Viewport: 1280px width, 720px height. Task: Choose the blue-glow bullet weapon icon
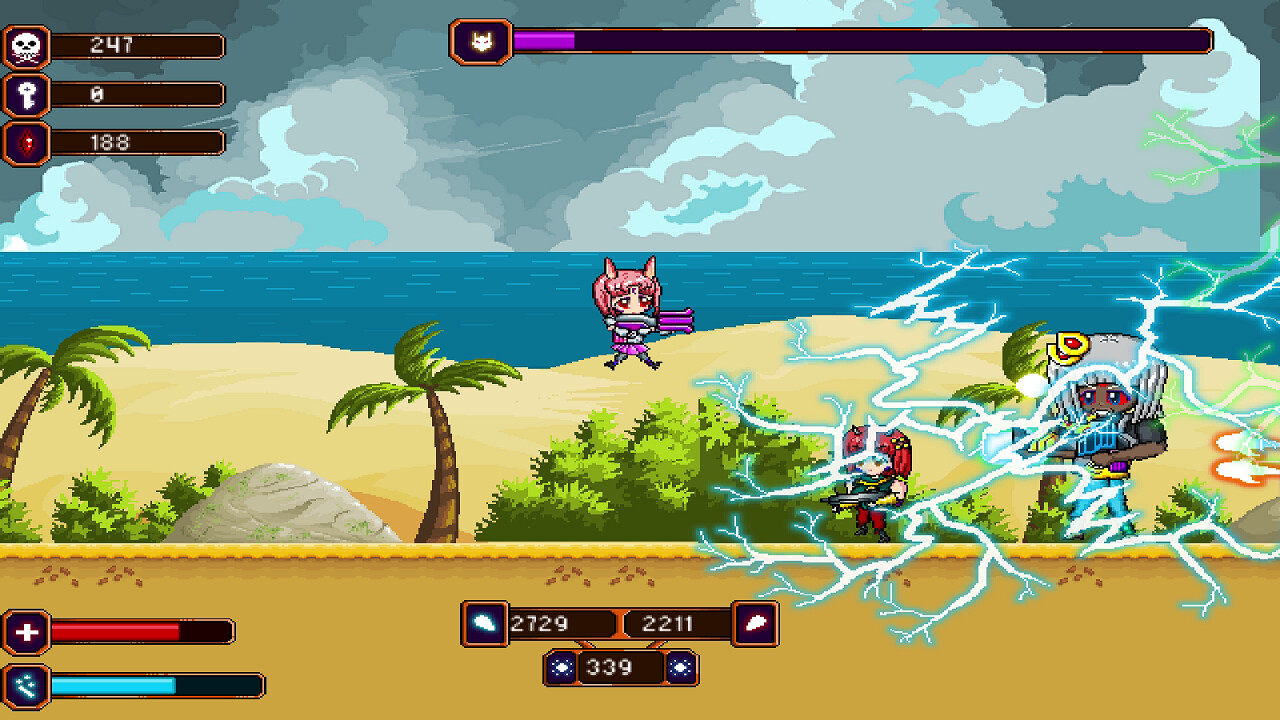485,624
